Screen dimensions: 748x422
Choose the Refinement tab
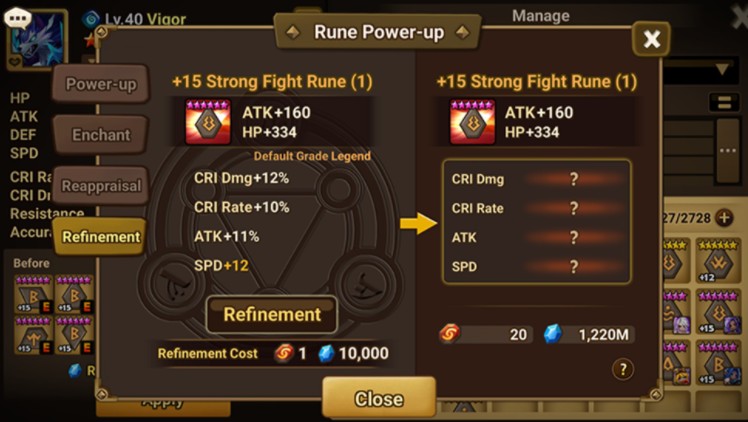(x=100, y=237)
